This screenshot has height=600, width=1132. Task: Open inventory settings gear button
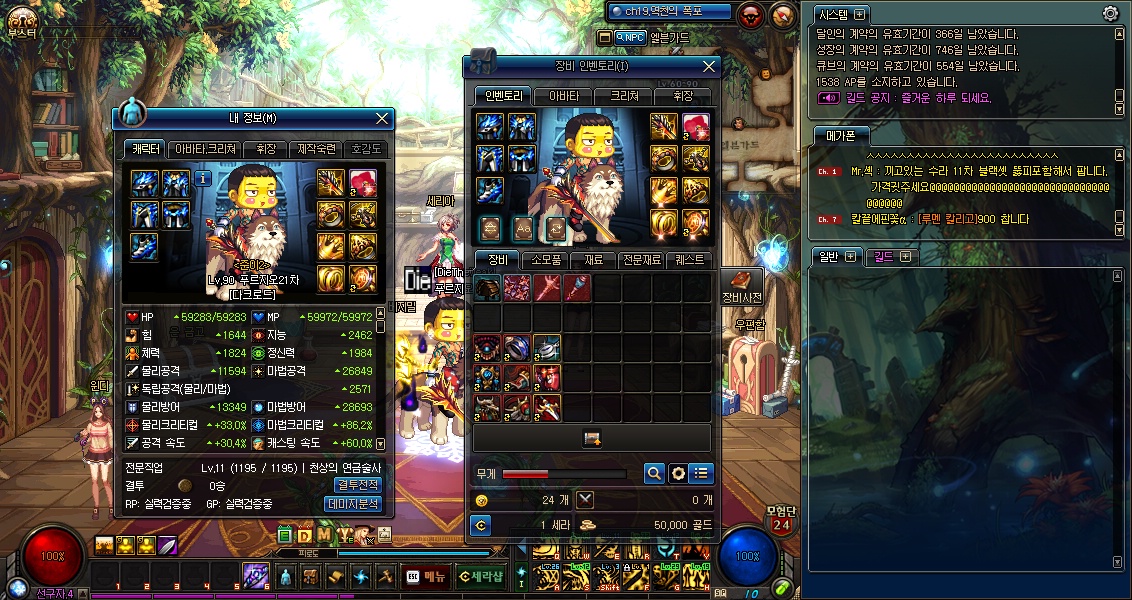click(678, 473)
